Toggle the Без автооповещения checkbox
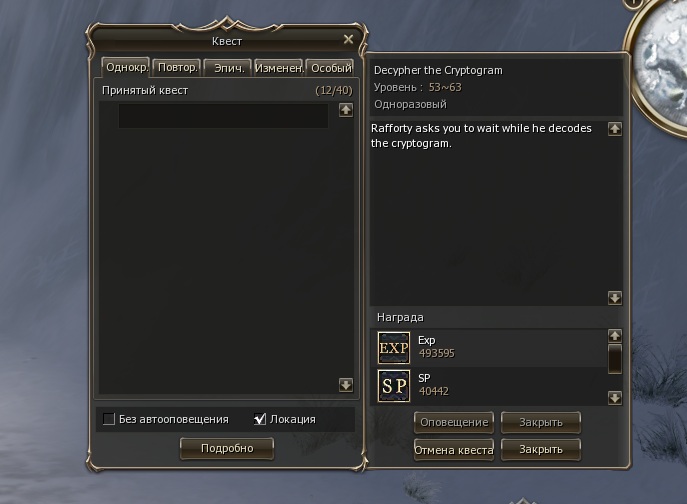Screen dimensions: 687x504 pyautogui.click(x=109, y=419)
